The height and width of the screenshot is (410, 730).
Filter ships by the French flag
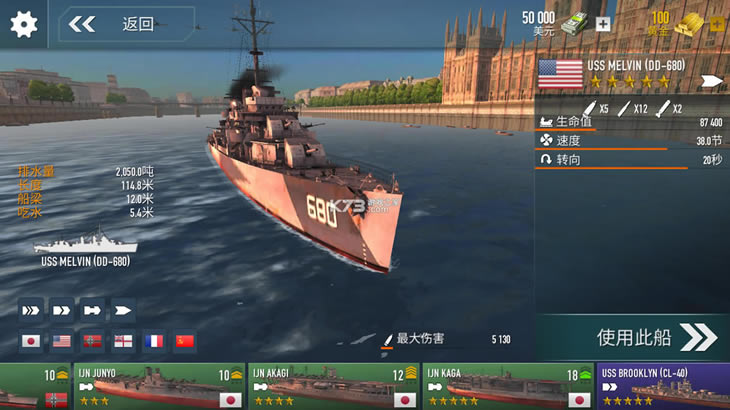155,342
